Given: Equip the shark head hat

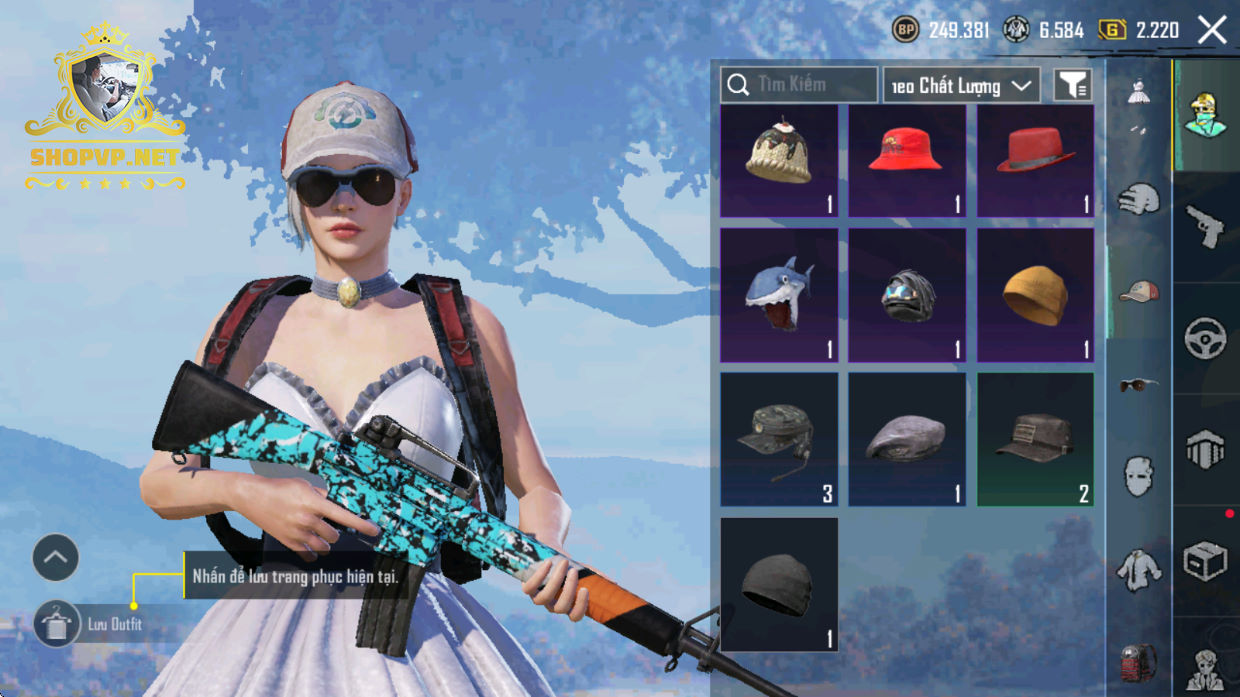Looking at the screenshot, I should click(779, 295).
